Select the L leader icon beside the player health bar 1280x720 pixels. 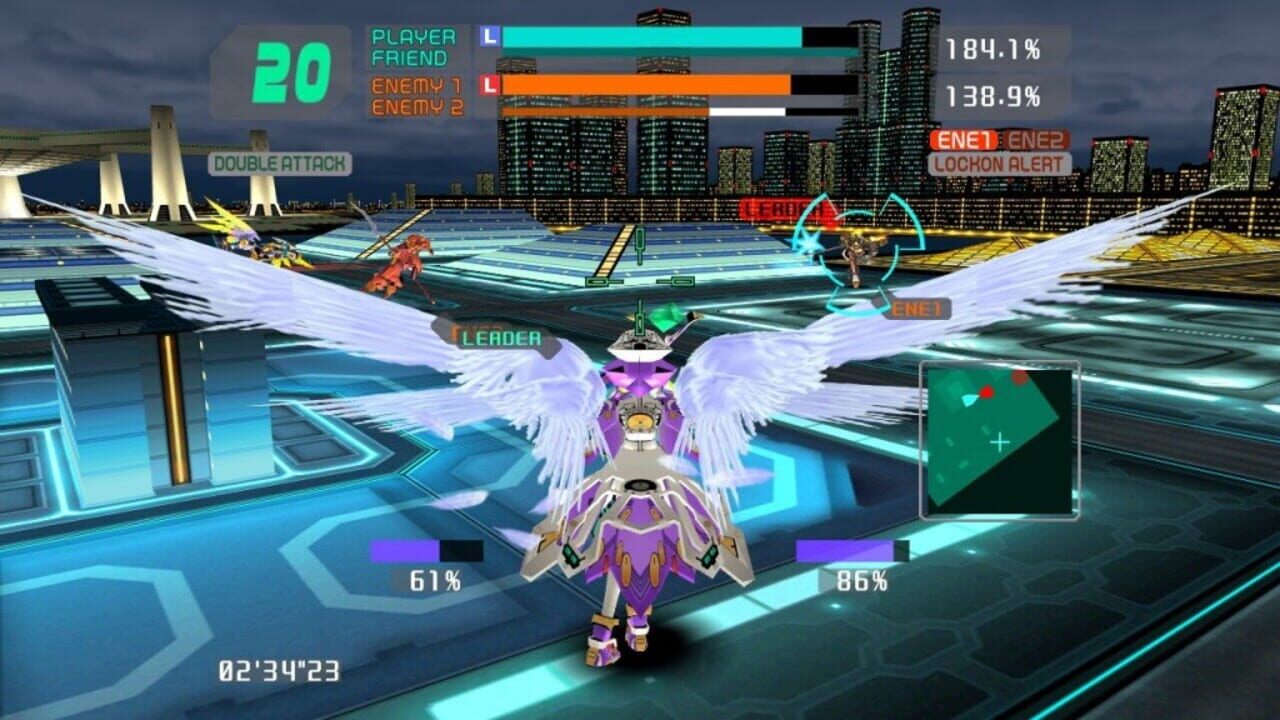coord(489,37)
